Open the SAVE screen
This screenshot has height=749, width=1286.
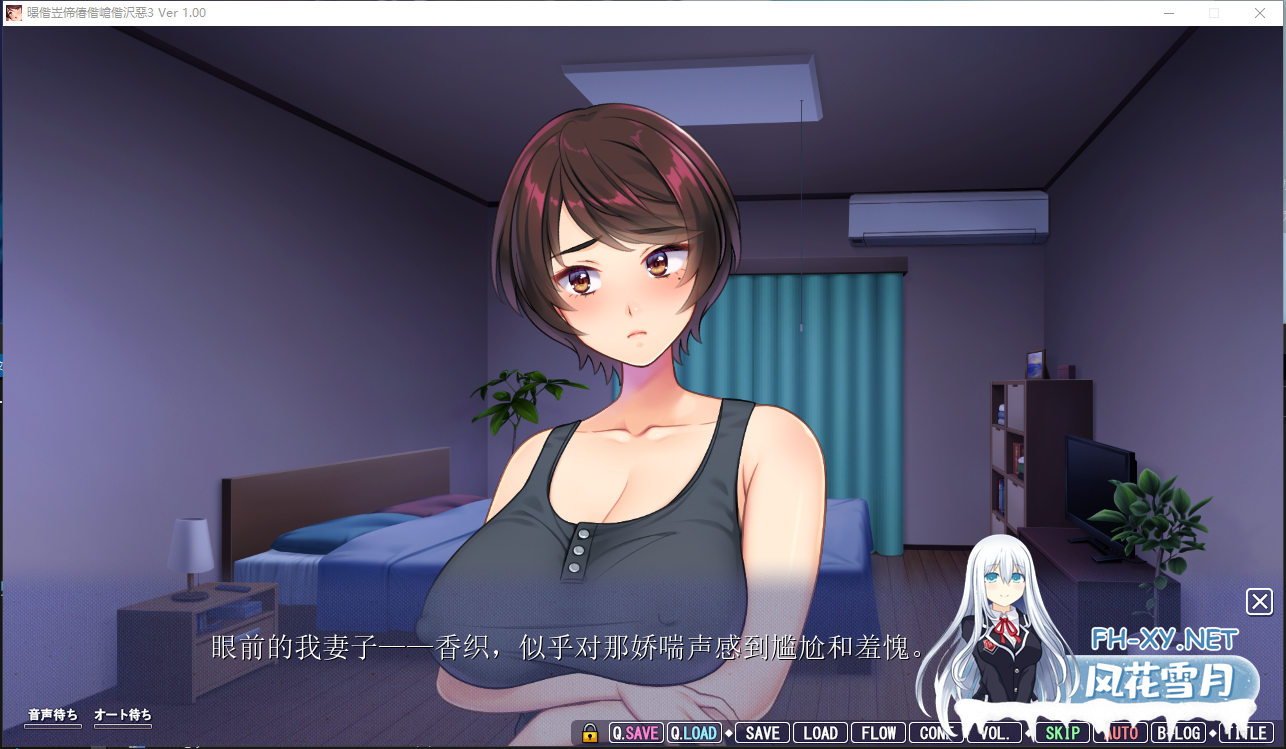tap(763, 732)
